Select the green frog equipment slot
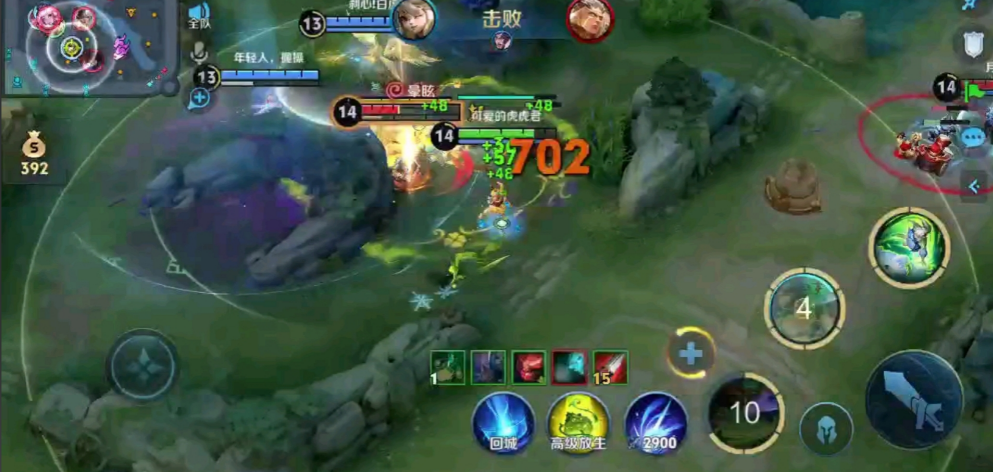 click(447, 367)
